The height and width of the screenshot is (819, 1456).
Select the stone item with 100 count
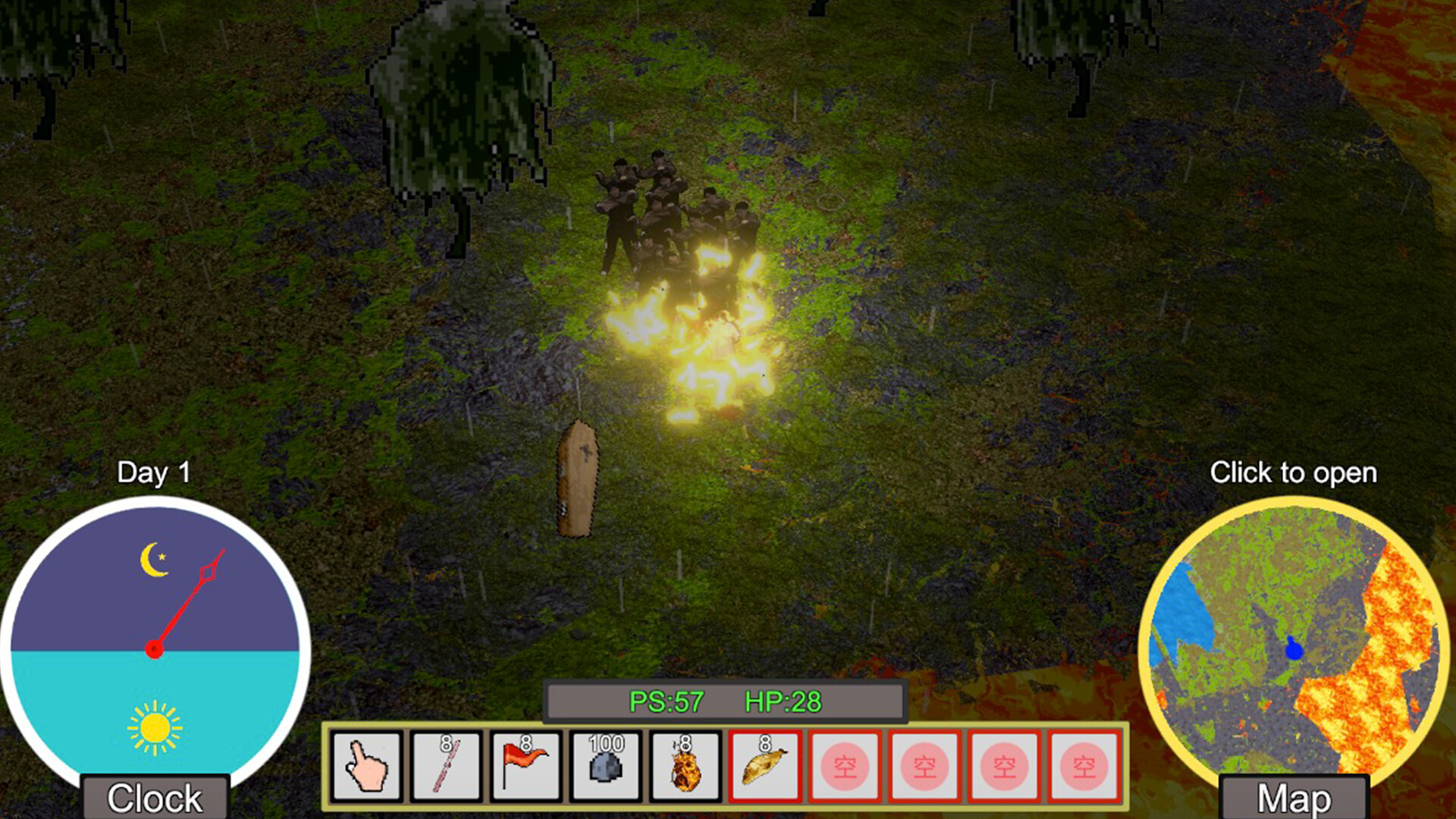tap(607, 766)
